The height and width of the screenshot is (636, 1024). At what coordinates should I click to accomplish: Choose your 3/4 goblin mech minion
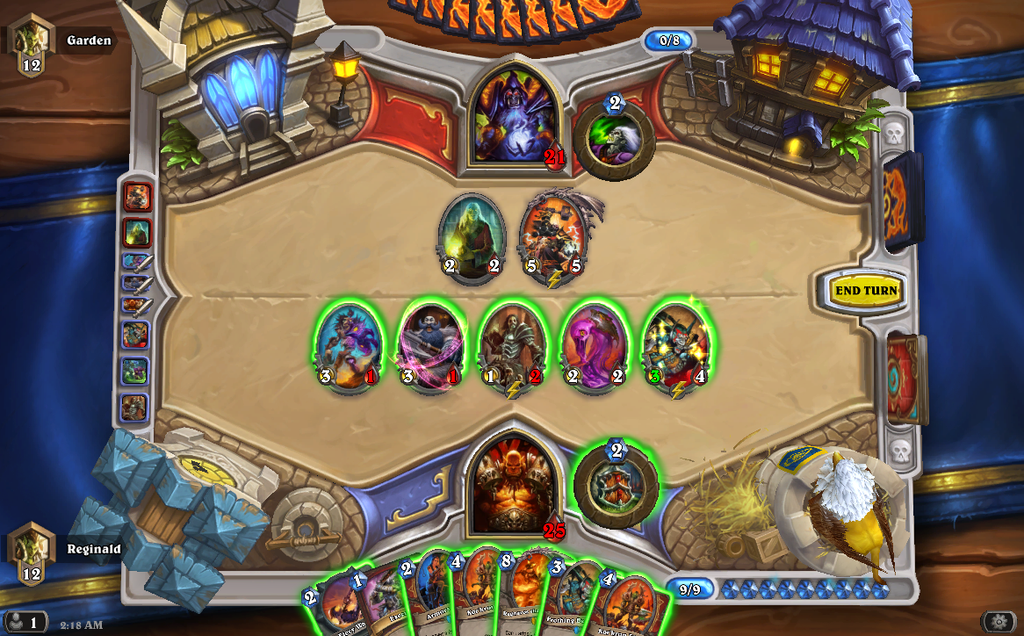pyautogui.click(x=675, y=345)
